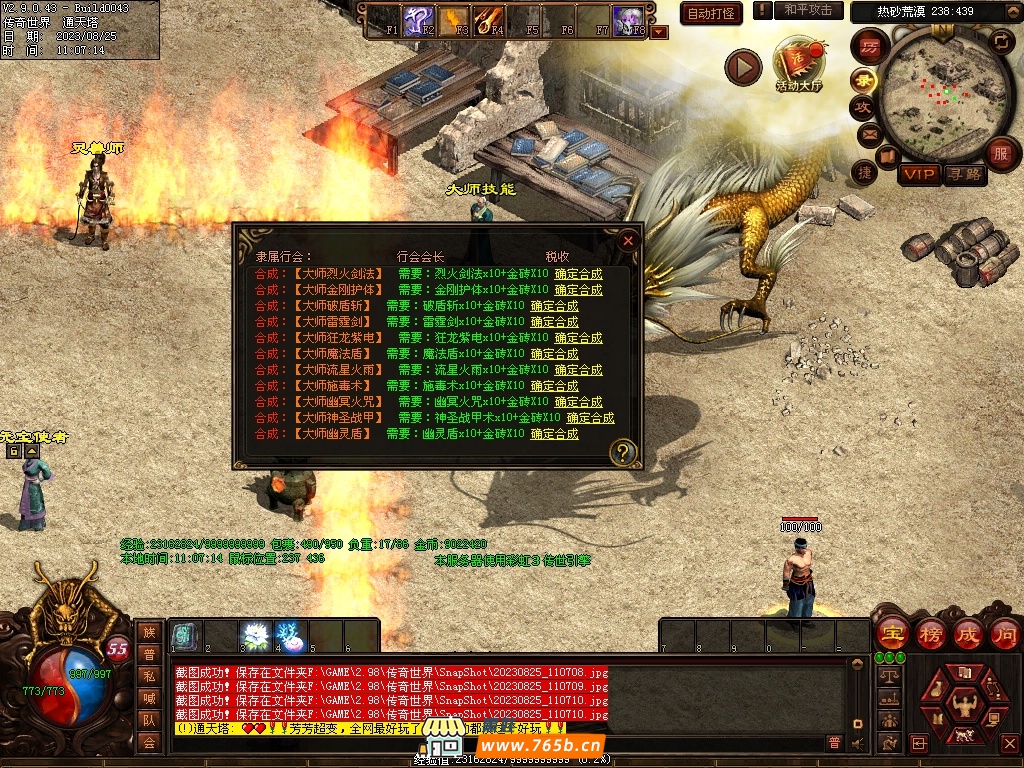Toggle the 自动打怪 auto-fight button

[x=711, y=13]
